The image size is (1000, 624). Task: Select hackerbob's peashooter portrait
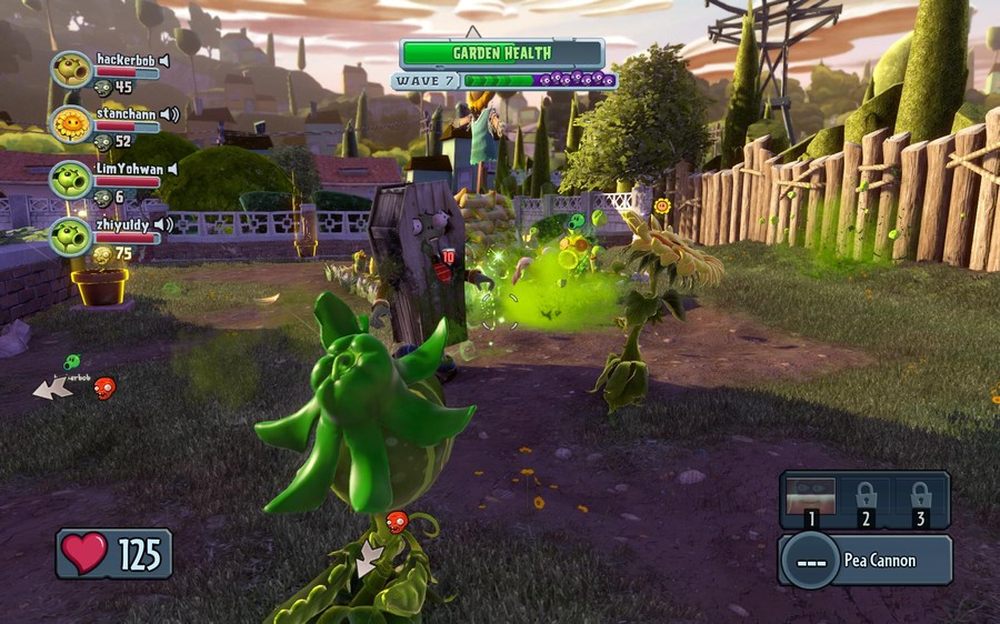[71, 70]
